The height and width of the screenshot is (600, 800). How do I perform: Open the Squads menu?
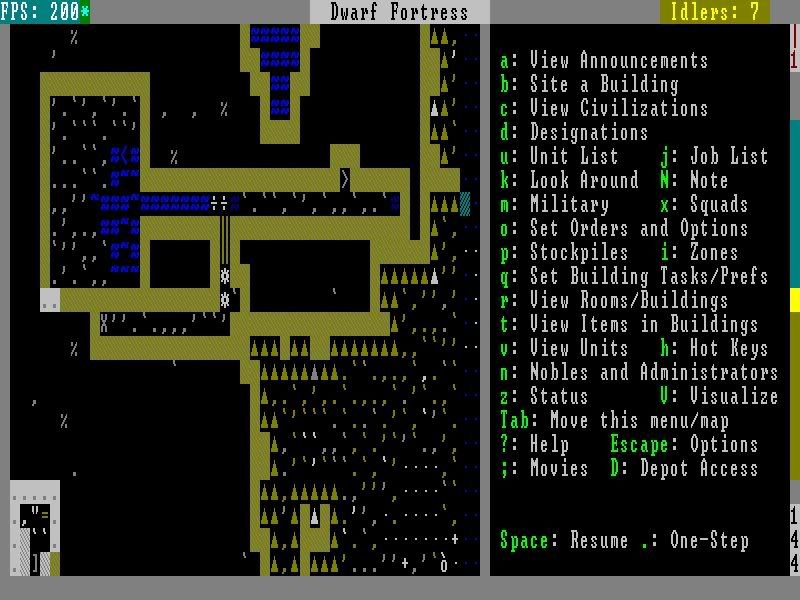click(x=704, y=205)
